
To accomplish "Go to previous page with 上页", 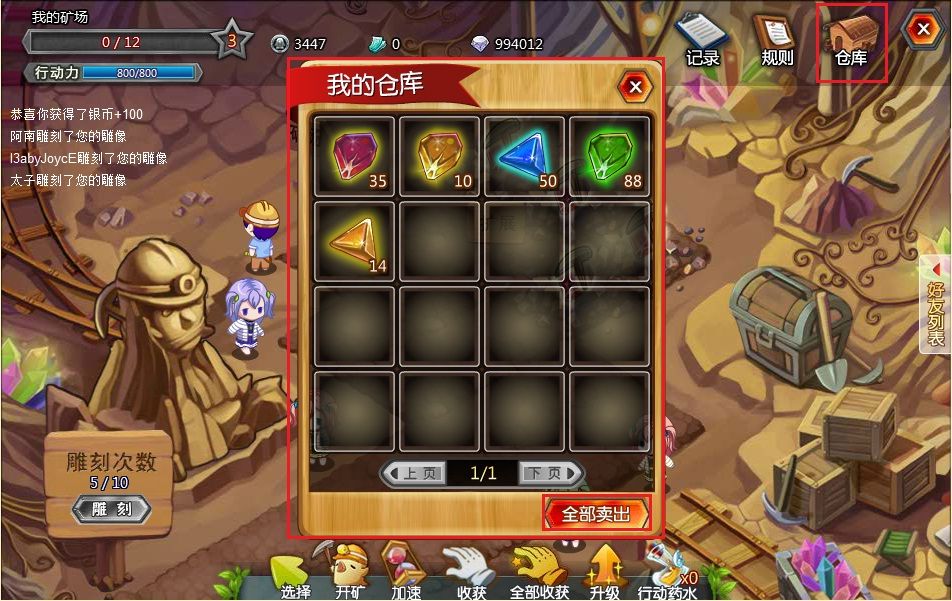I will [414, 473].
